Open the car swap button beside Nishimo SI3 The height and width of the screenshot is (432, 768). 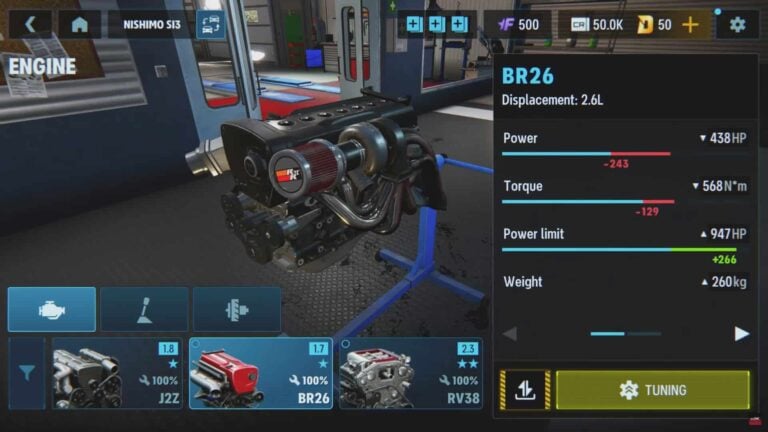pos(211,24)
